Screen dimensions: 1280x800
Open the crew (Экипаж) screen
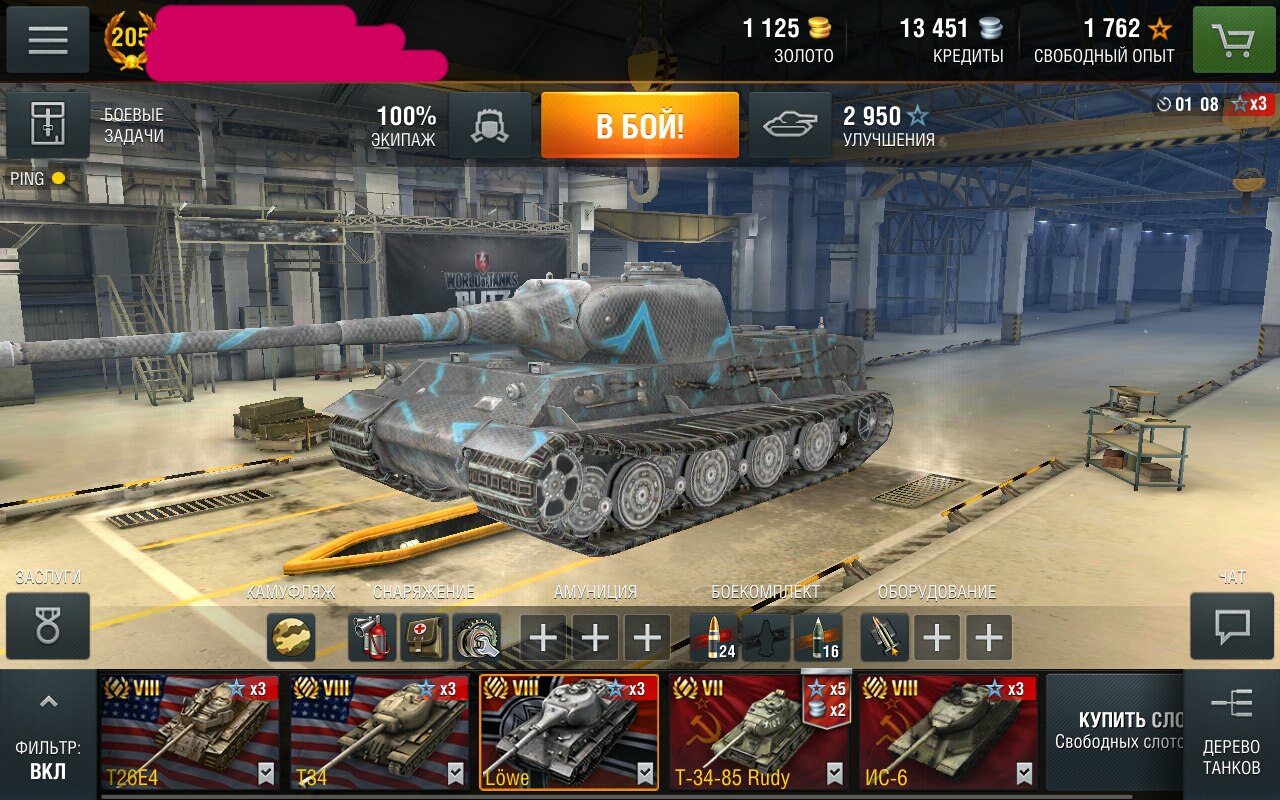490,126
